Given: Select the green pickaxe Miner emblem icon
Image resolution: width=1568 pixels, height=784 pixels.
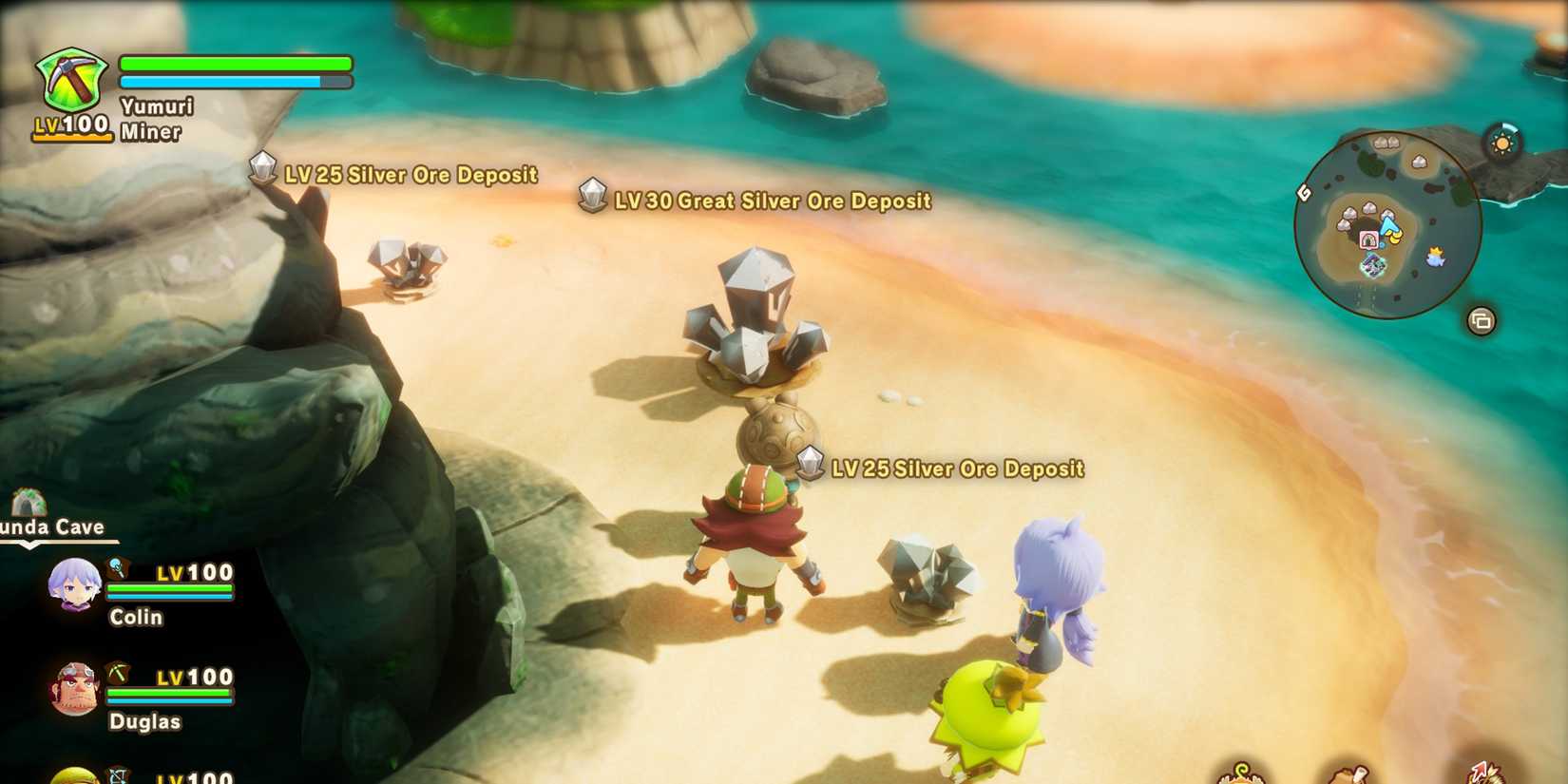Looking at the screenshot, I should tap(70, 81).
